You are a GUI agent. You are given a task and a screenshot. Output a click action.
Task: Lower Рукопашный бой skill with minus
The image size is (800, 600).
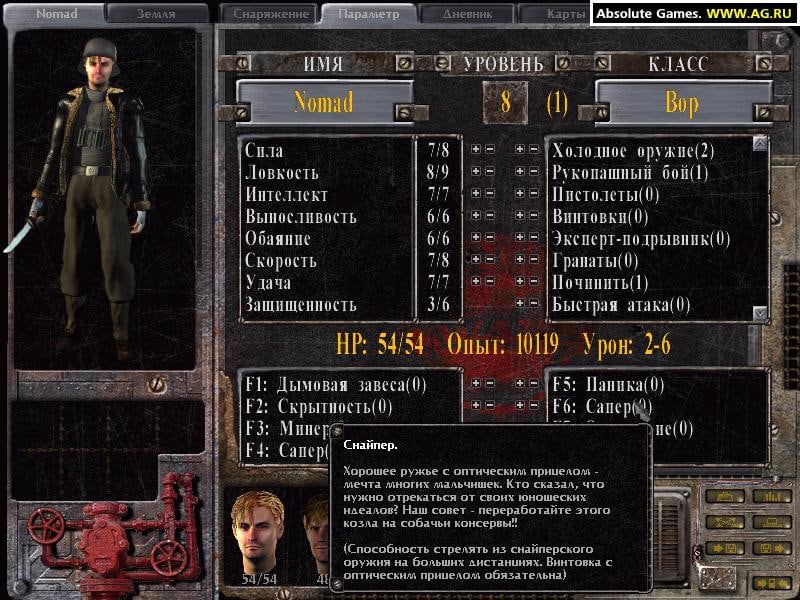[x=534, y=172]
